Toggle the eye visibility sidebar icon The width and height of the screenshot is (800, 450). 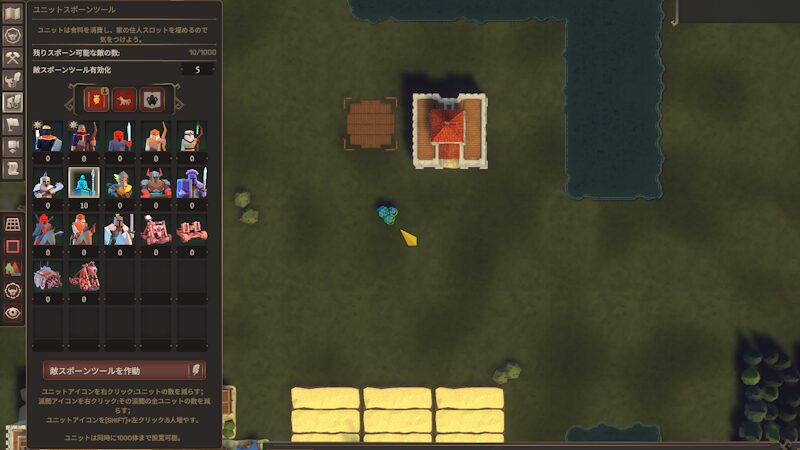point(13,313)
